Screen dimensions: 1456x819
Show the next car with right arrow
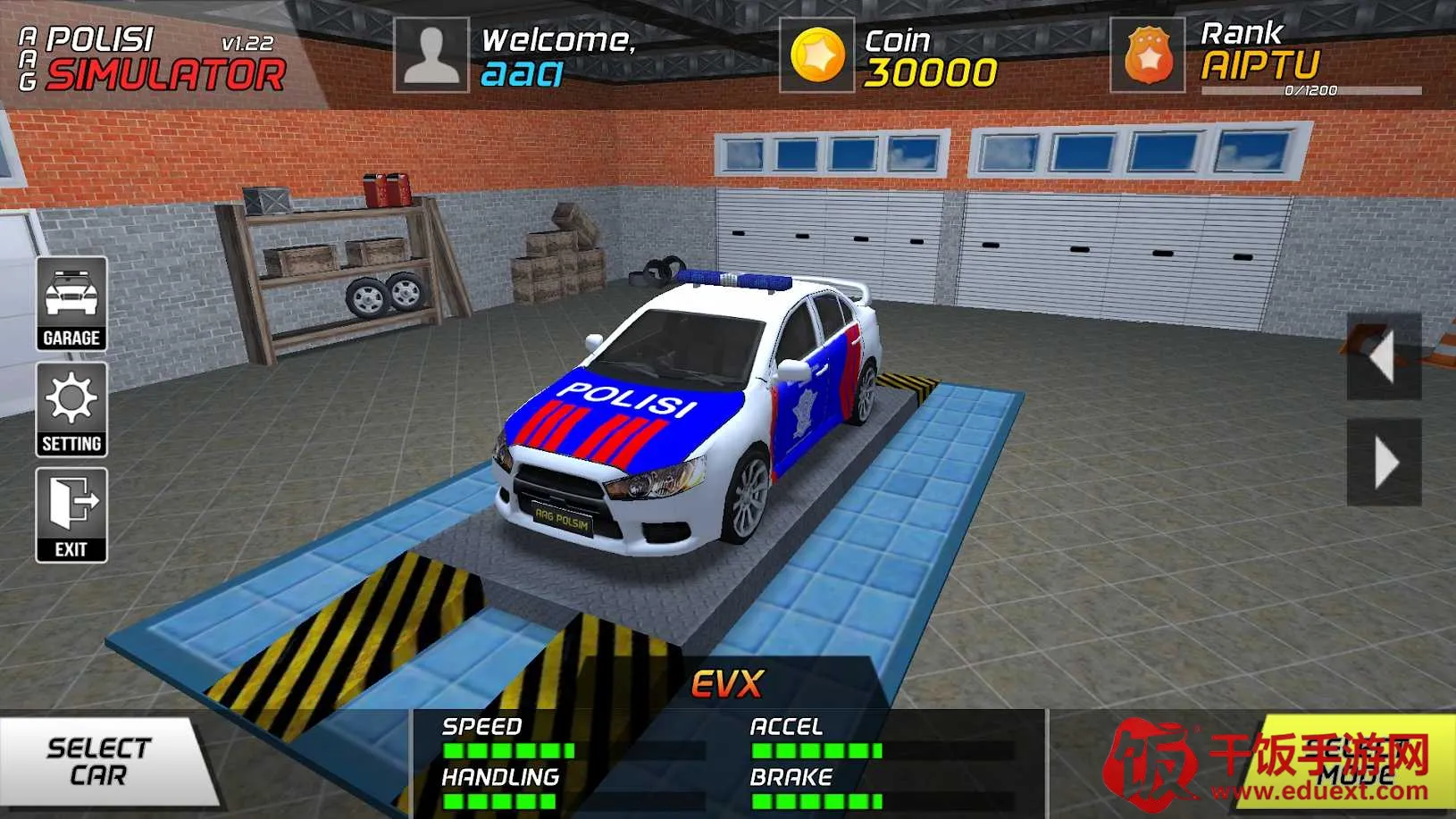click(1385, 463)
